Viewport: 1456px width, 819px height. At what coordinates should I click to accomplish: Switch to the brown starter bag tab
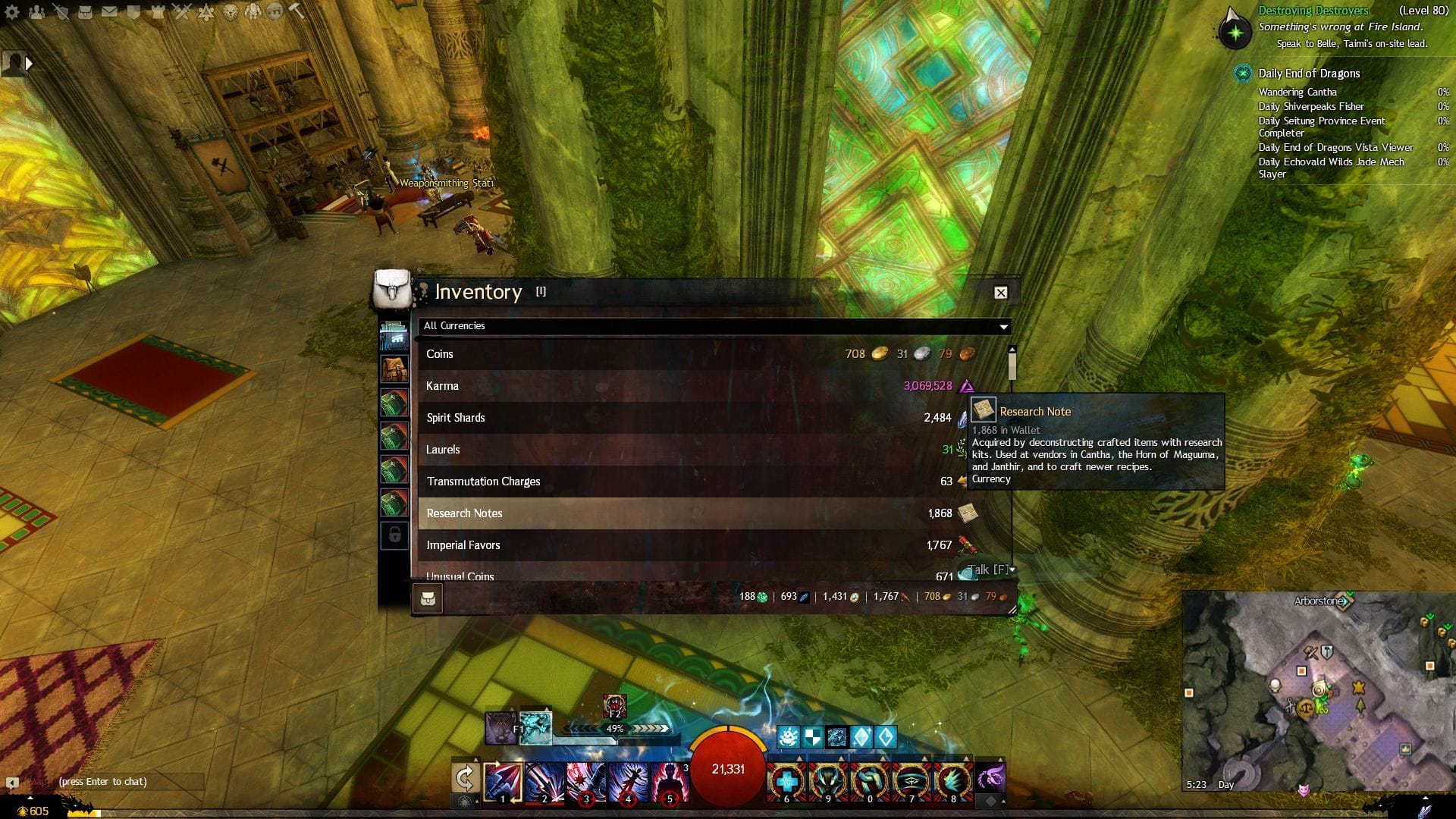394,368
